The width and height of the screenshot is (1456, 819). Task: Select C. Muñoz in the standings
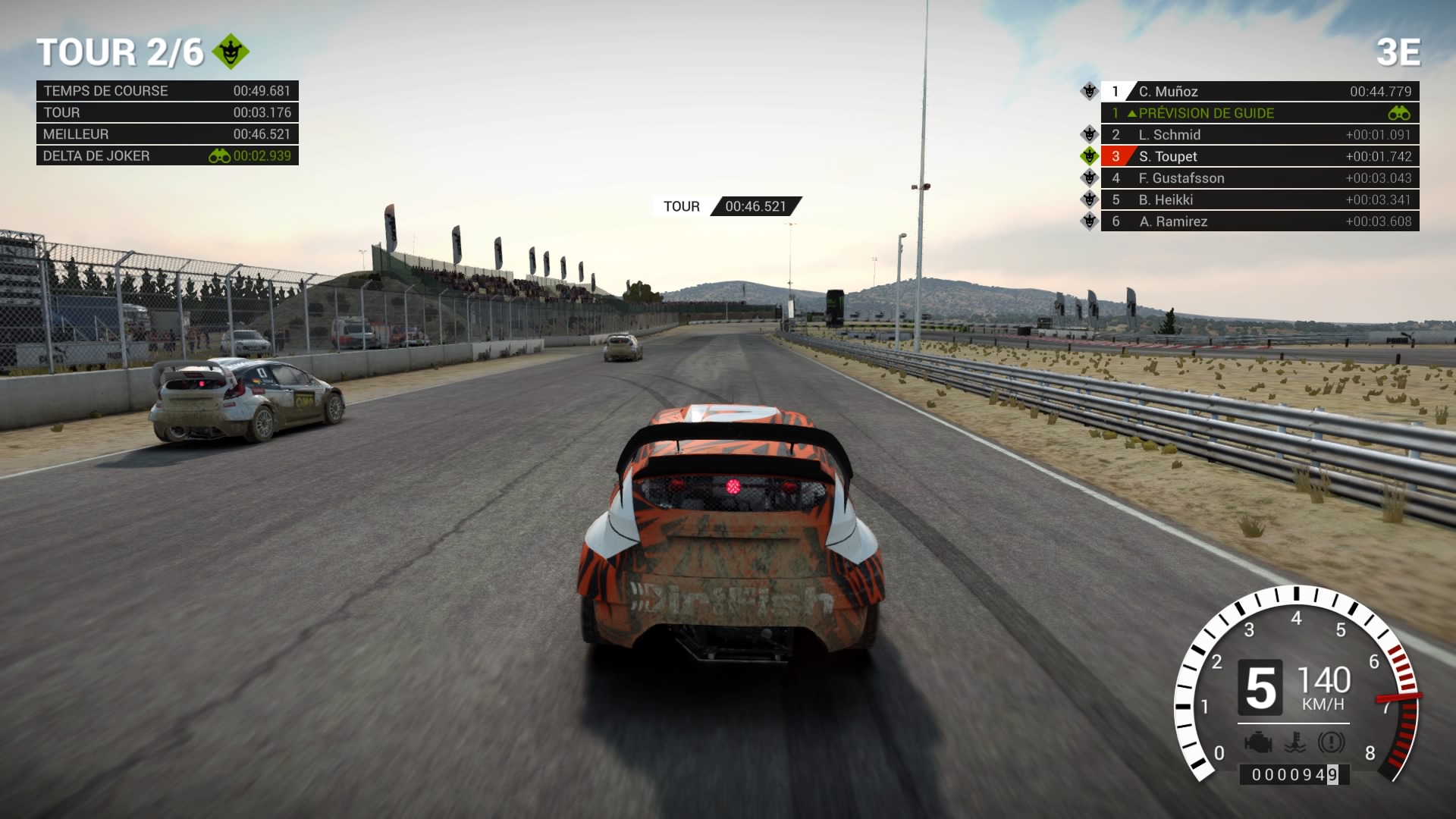(x=1259, y=91)
